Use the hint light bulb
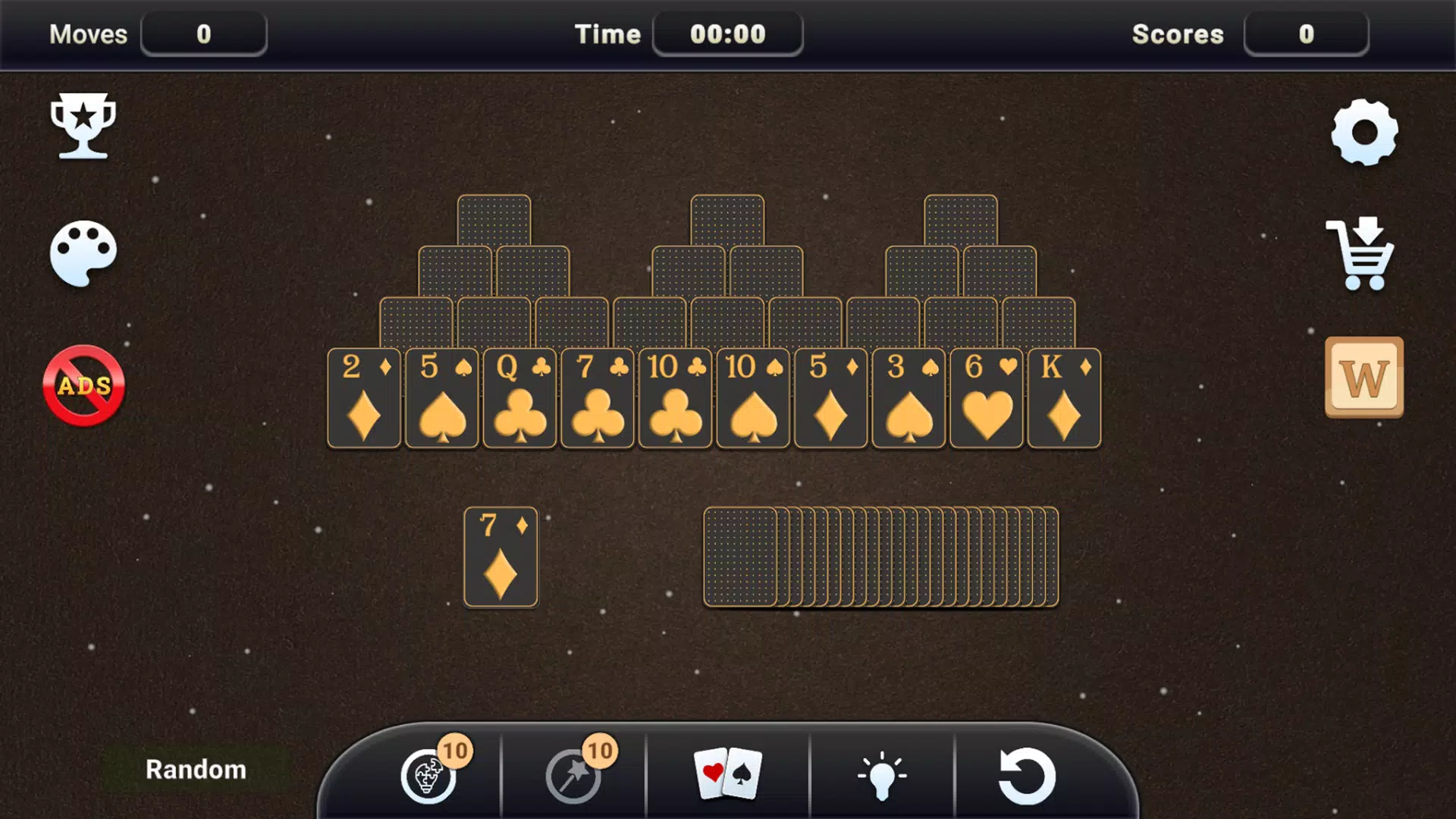This screenshot has height=819, width=1456. [x=882, y=773]
